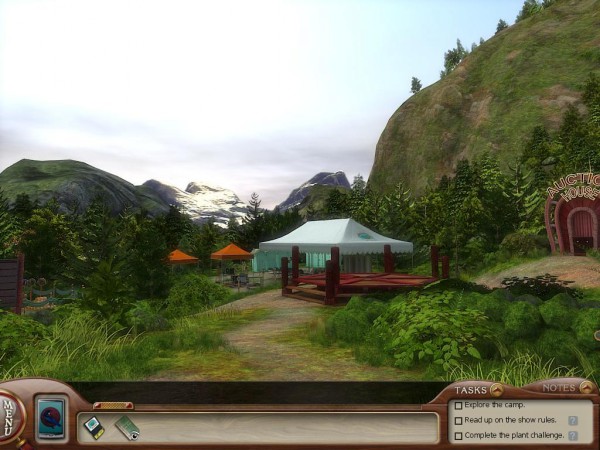Image resolution: width=600 pixels, height=450 pixels.
Task: Select the memory card inventory item
Action: (93, 427)
